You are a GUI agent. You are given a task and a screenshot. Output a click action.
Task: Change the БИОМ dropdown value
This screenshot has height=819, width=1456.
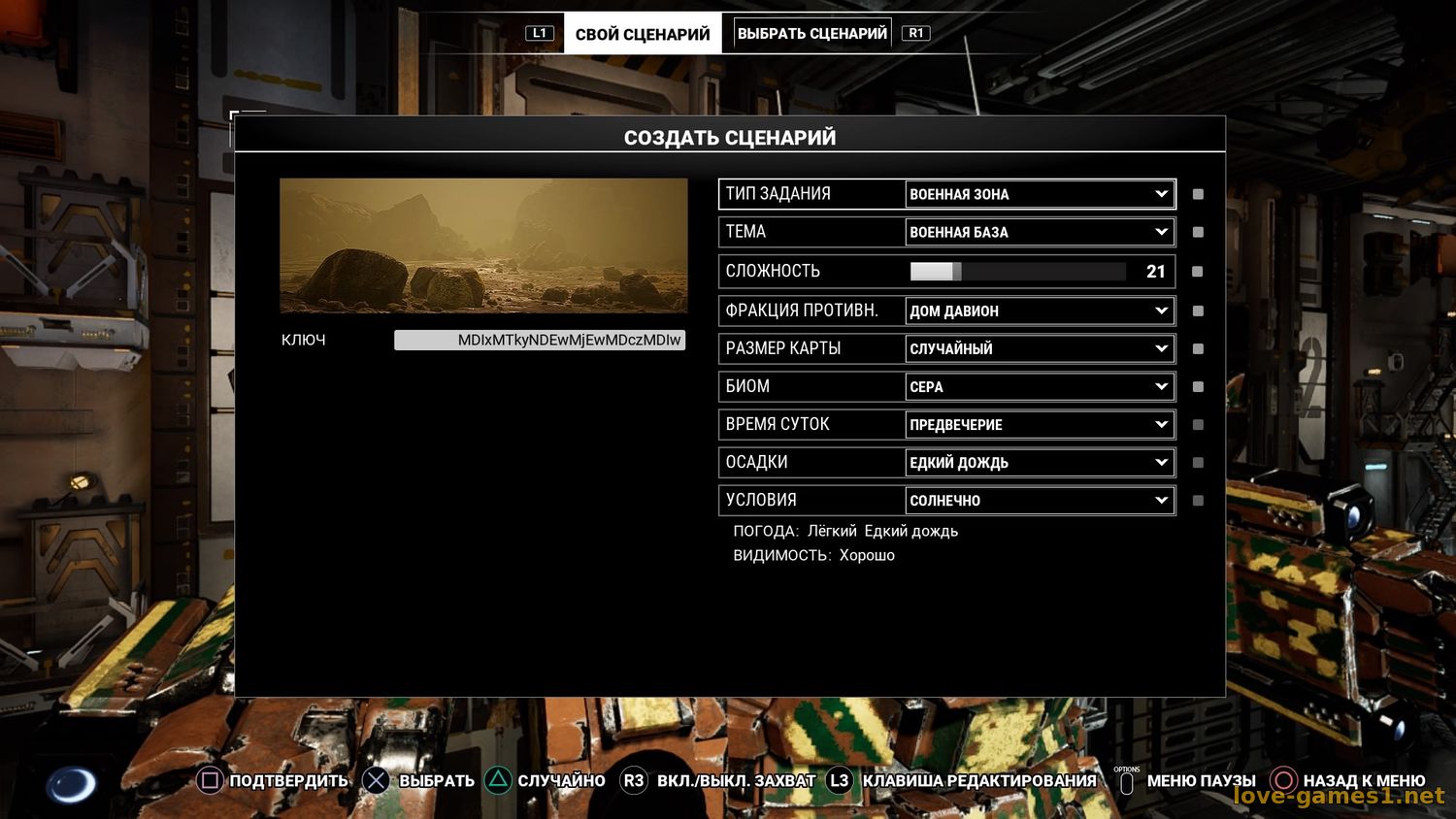point(1039,386)
